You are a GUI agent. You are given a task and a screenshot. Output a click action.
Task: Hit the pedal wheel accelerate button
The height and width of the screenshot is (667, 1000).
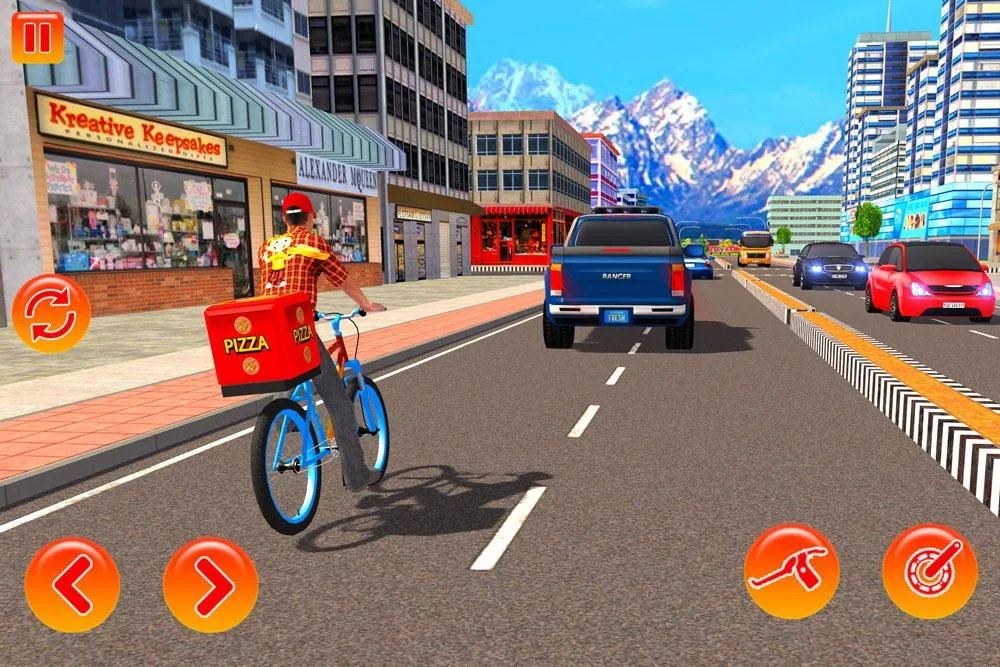point(930,571)
